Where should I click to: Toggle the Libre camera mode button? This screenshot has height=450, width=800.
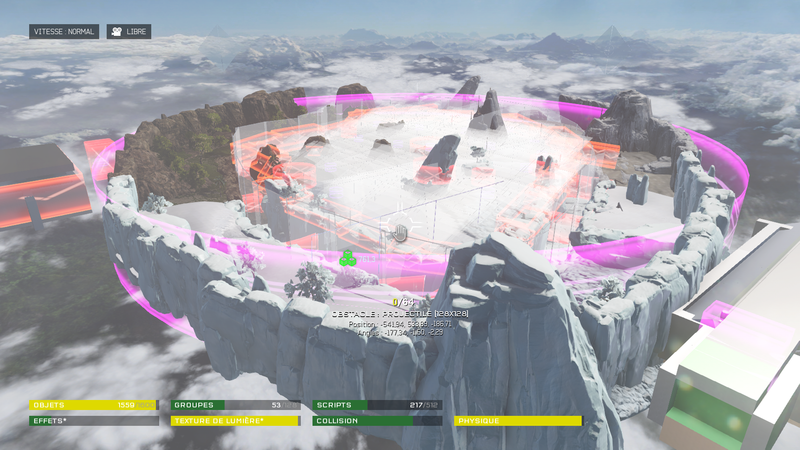click(129, 32)
